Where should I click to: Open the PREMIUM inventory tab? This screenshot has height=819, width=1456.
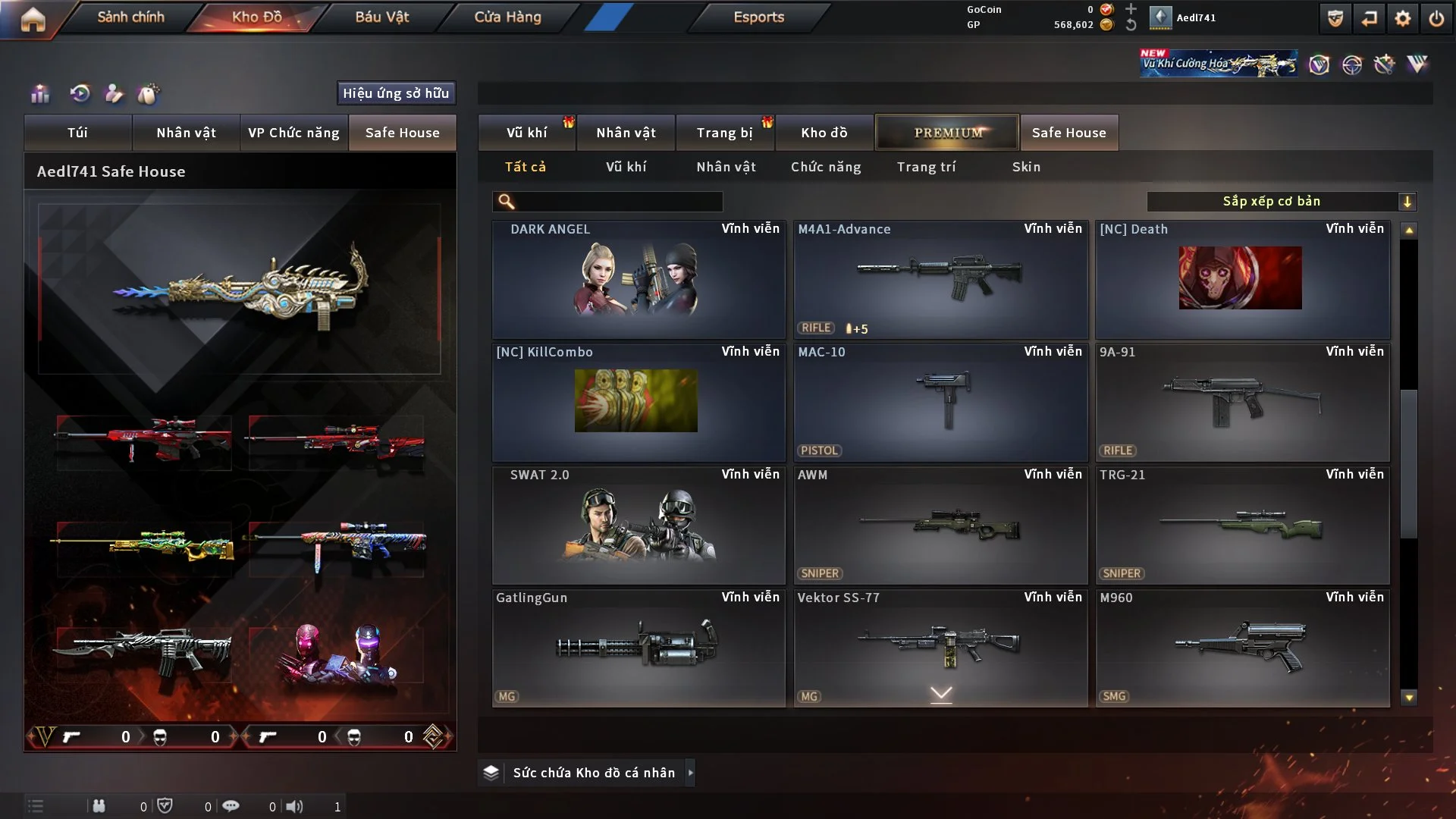[947, 133]
